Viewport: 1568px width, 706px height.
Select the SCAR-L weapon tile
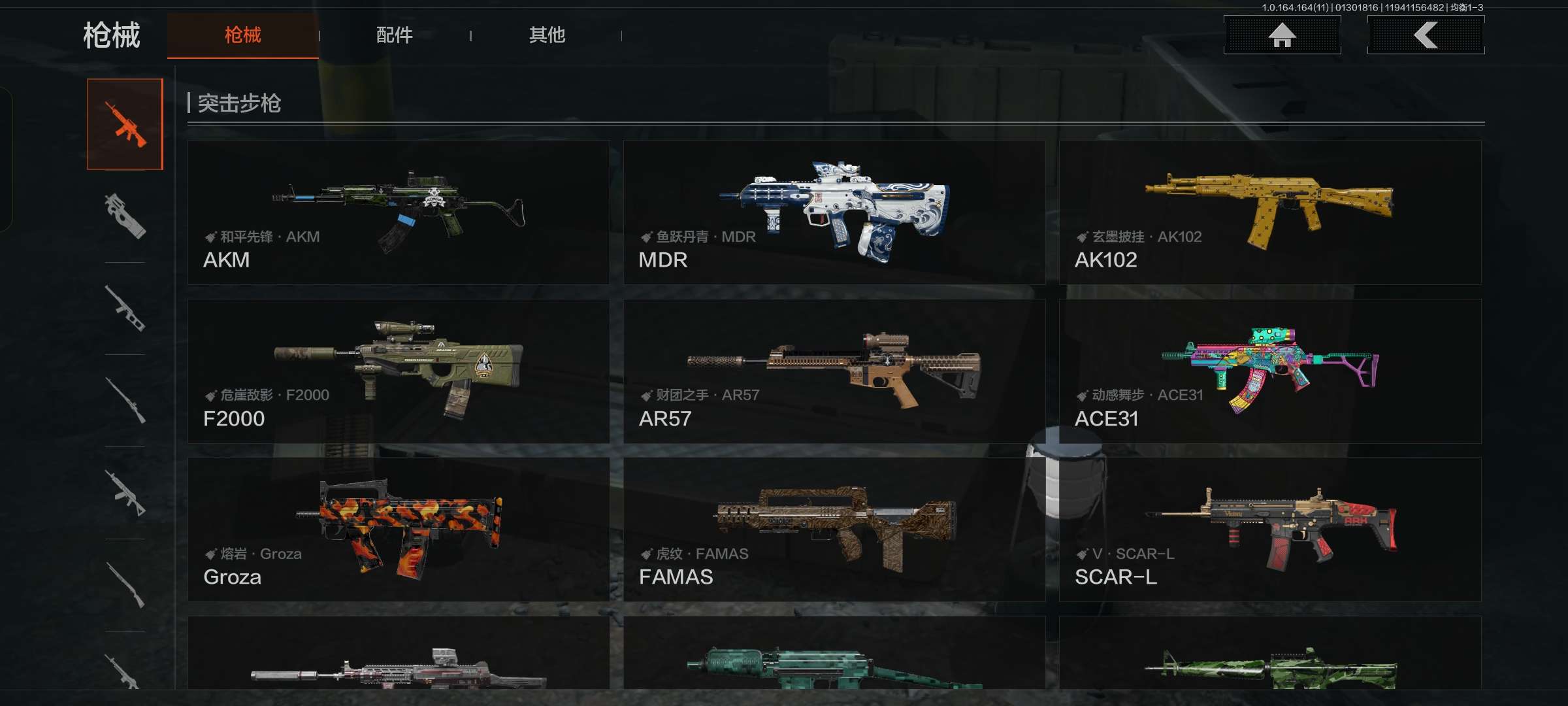[x=1270, y=529]
